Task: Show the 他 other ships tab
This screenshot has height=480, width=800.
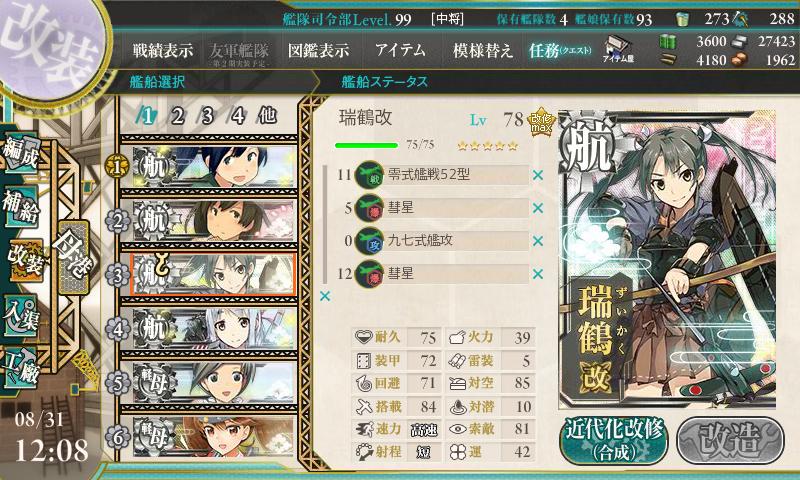Action: point(267,115)
